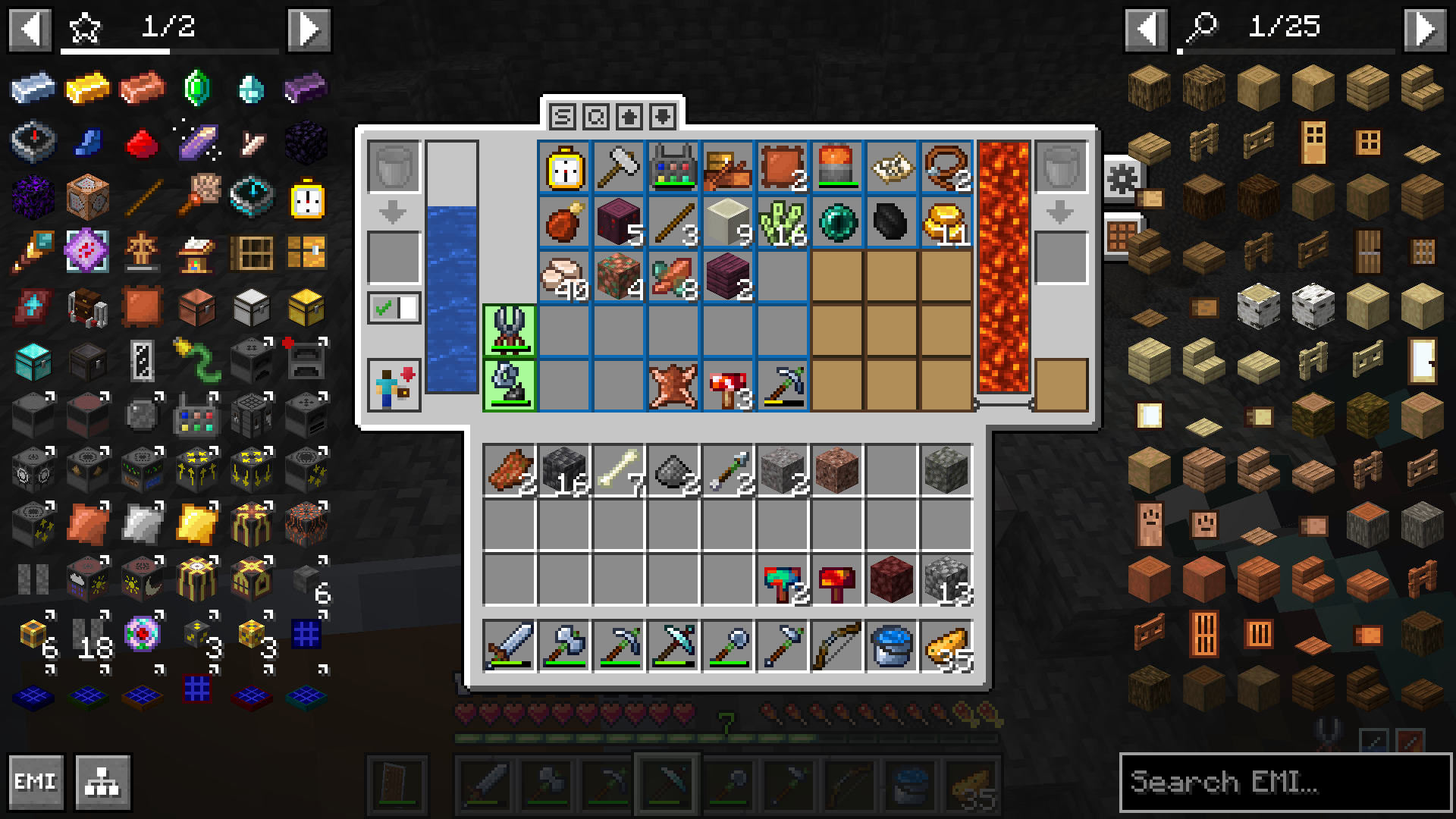
Task: Click the "Q" quick-stack button above the backpack
Action: tap(598, 117)
